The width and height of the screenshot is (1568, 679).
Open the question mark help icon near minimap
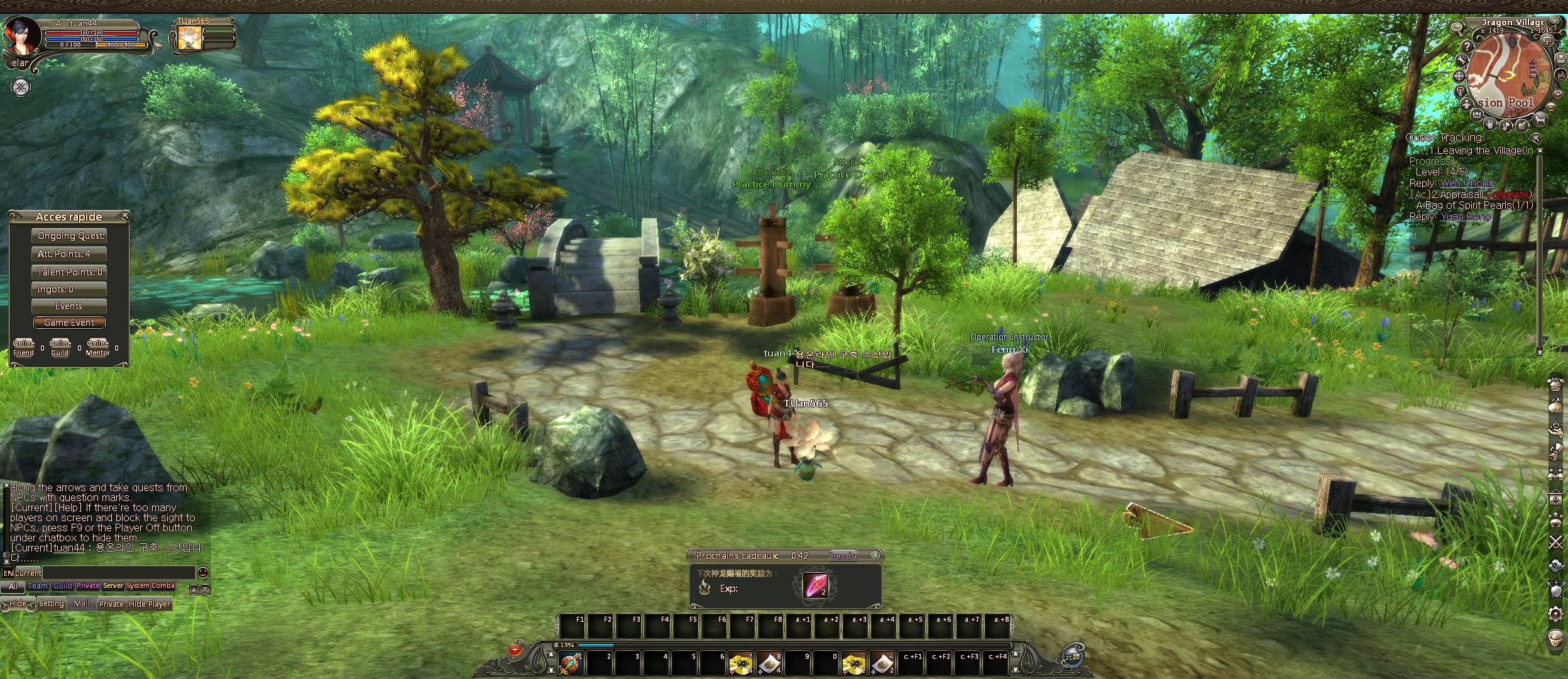point(1467,46)
